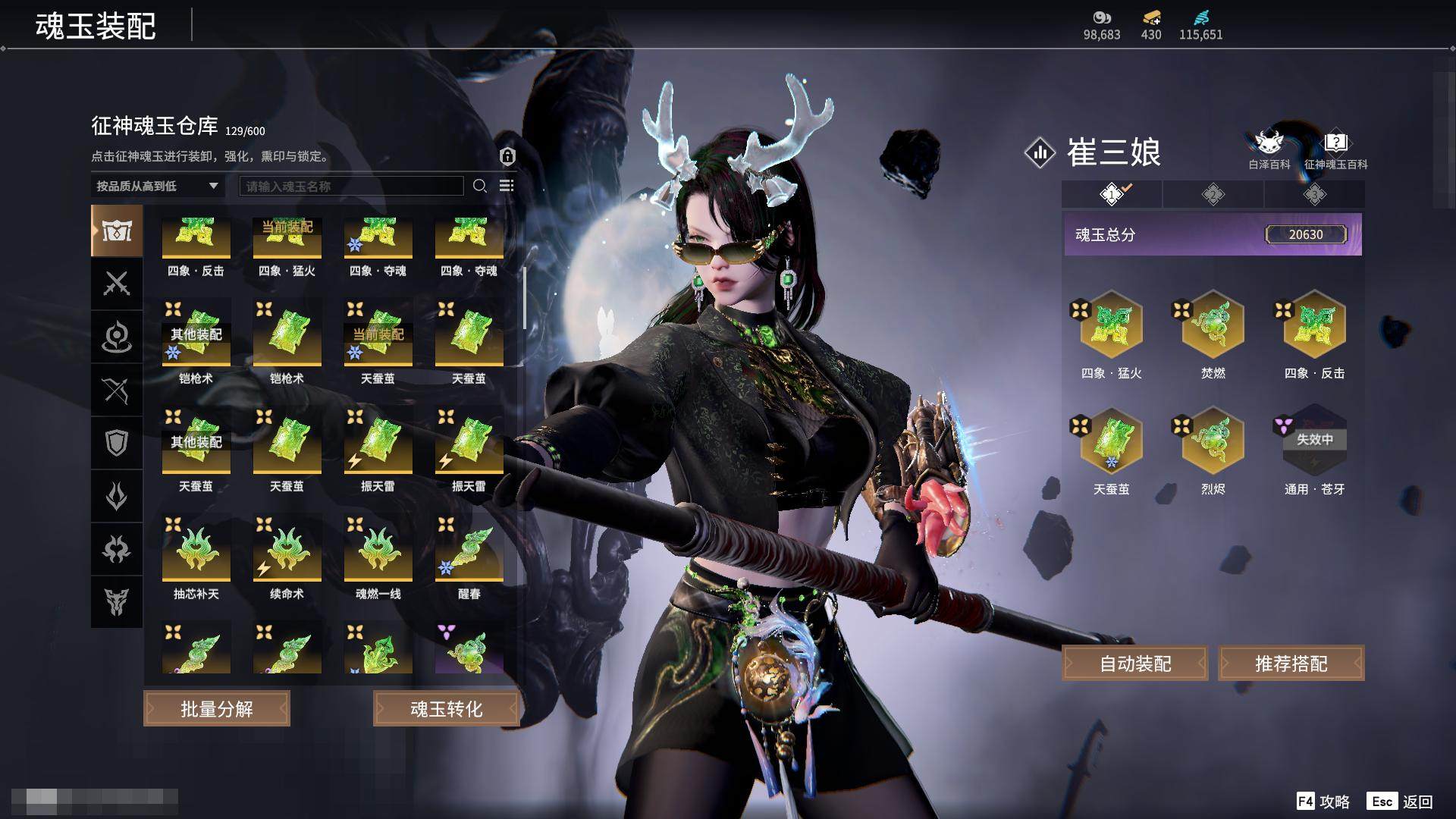Open the list filter menu icon
This screenshot has height=819, width=1456.
507,186
